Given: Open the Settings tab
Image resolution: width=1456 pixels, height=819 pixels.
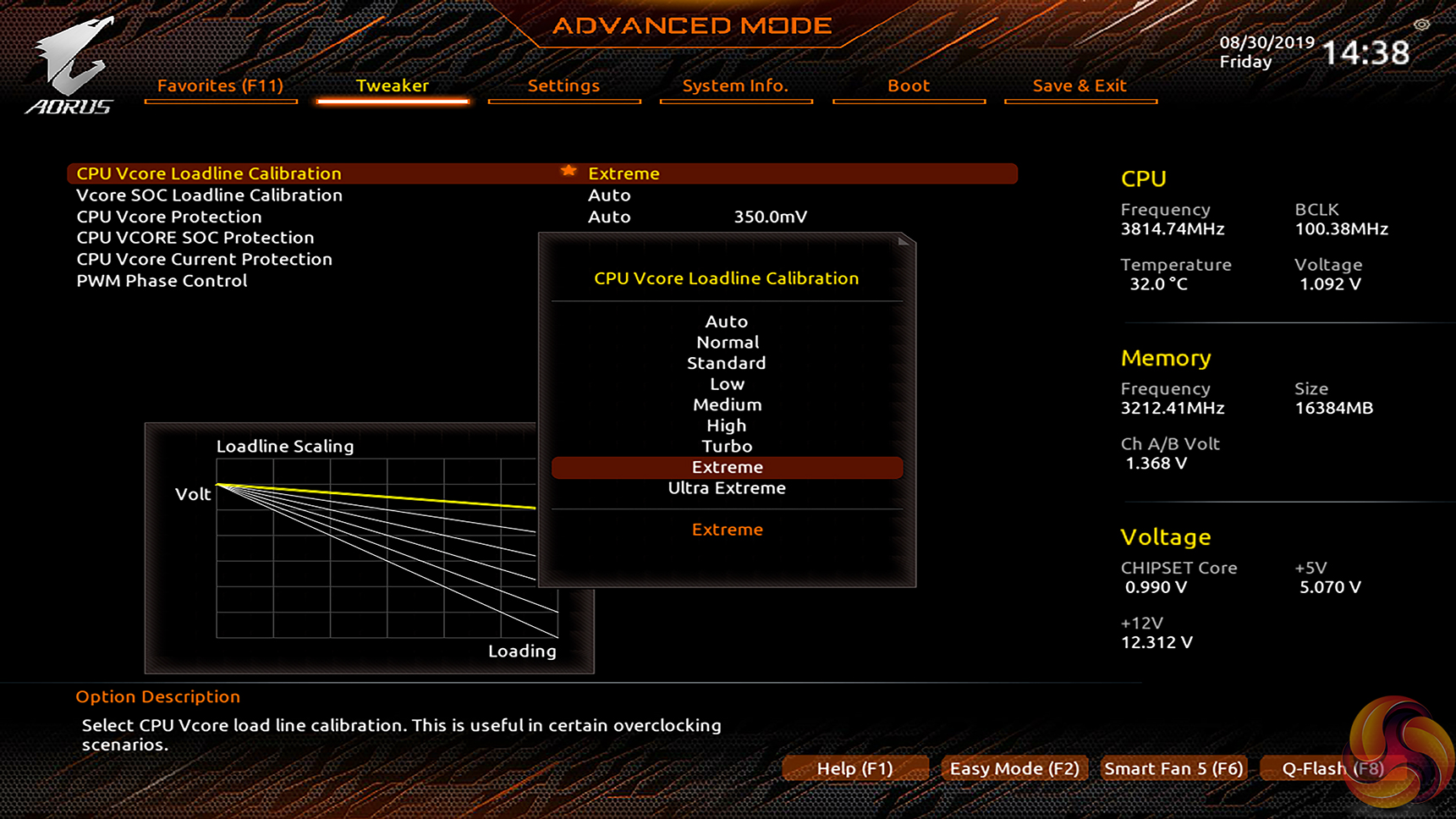Looking at the screenshot, I should (563, 85).
